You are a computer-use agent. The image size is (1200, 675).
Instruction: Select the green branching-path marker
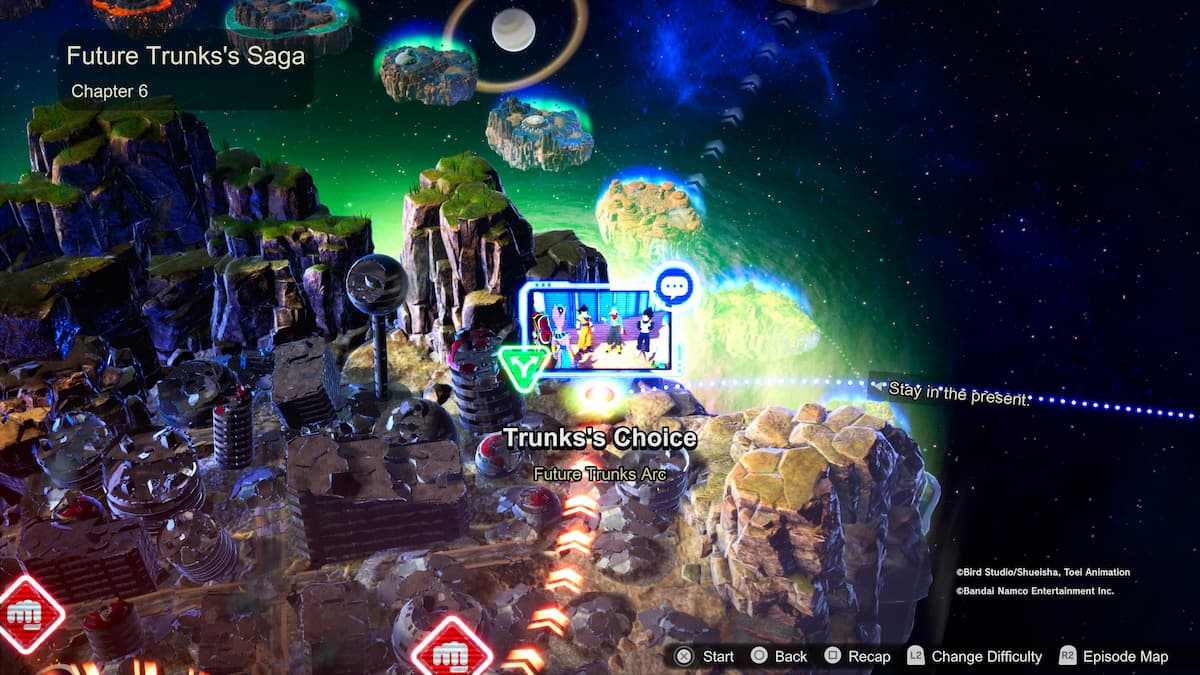click(523, 365)
